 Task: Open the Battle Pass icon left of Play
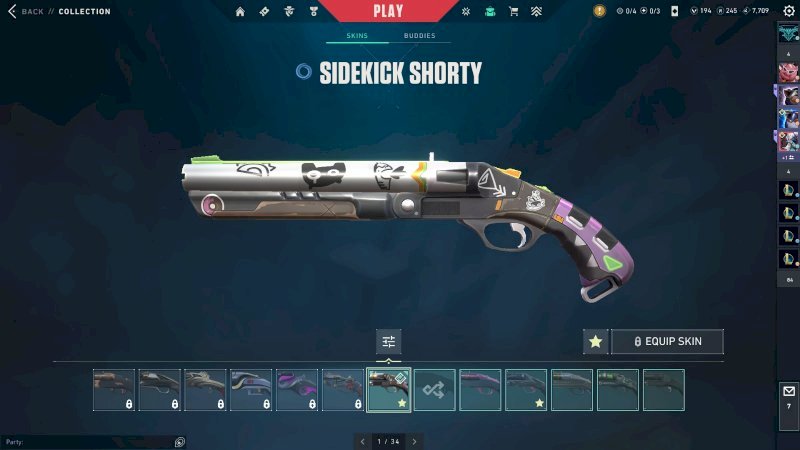264,11
